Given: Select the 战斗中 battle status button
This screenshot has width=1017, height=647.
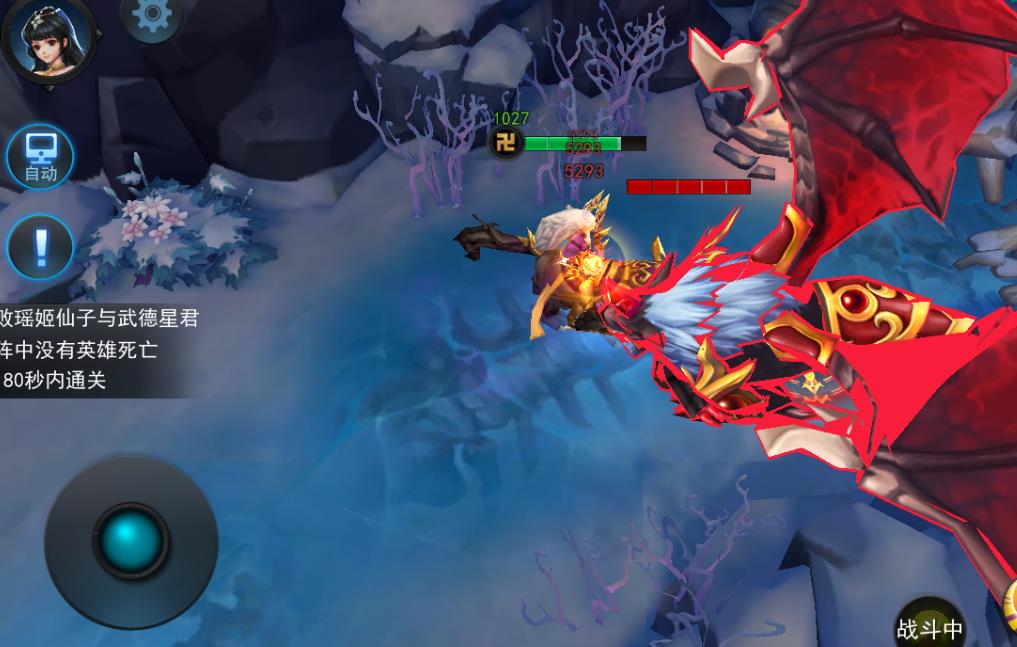Looking at the screenshot, I should 929,627.
